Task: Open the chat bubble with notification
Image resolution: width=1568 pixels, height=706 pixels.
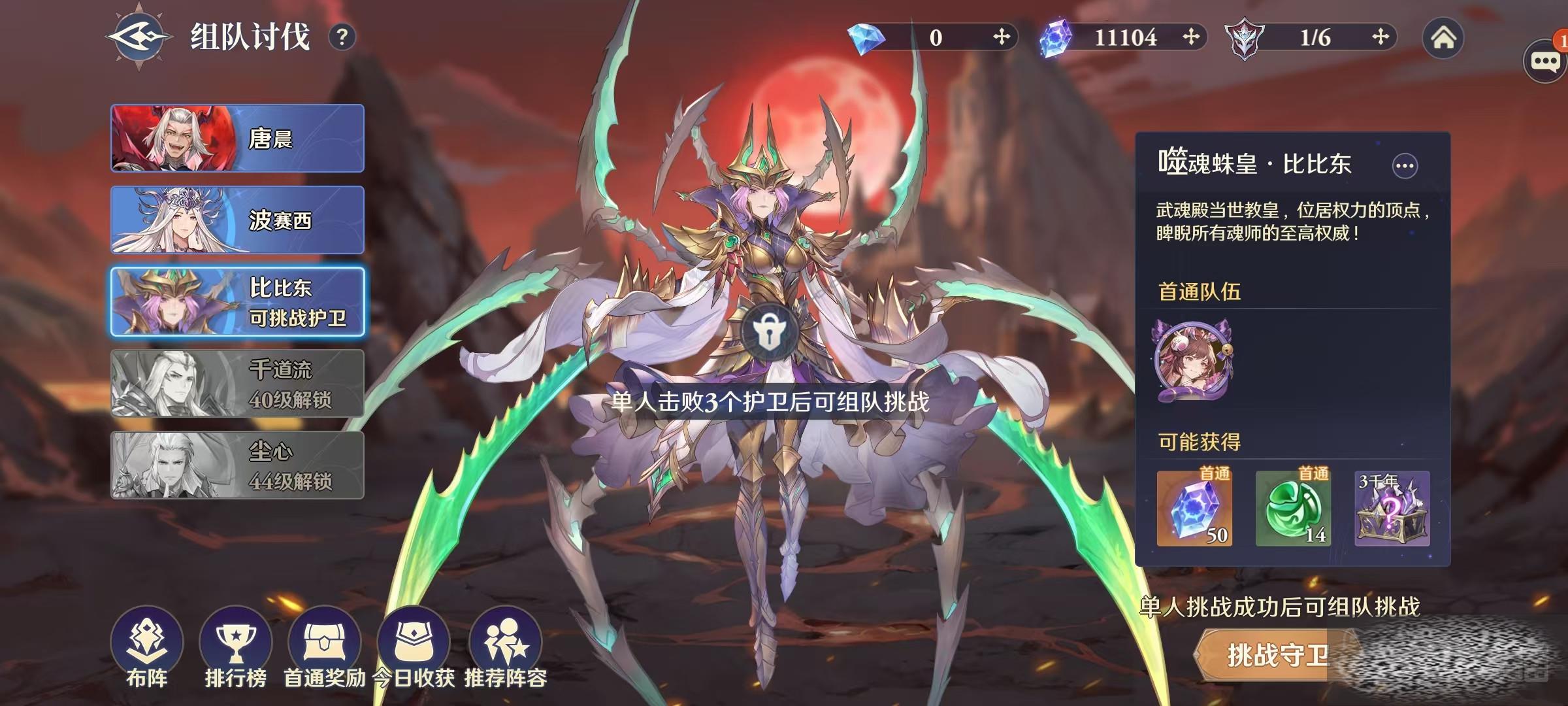Action: coord(1545,61)
